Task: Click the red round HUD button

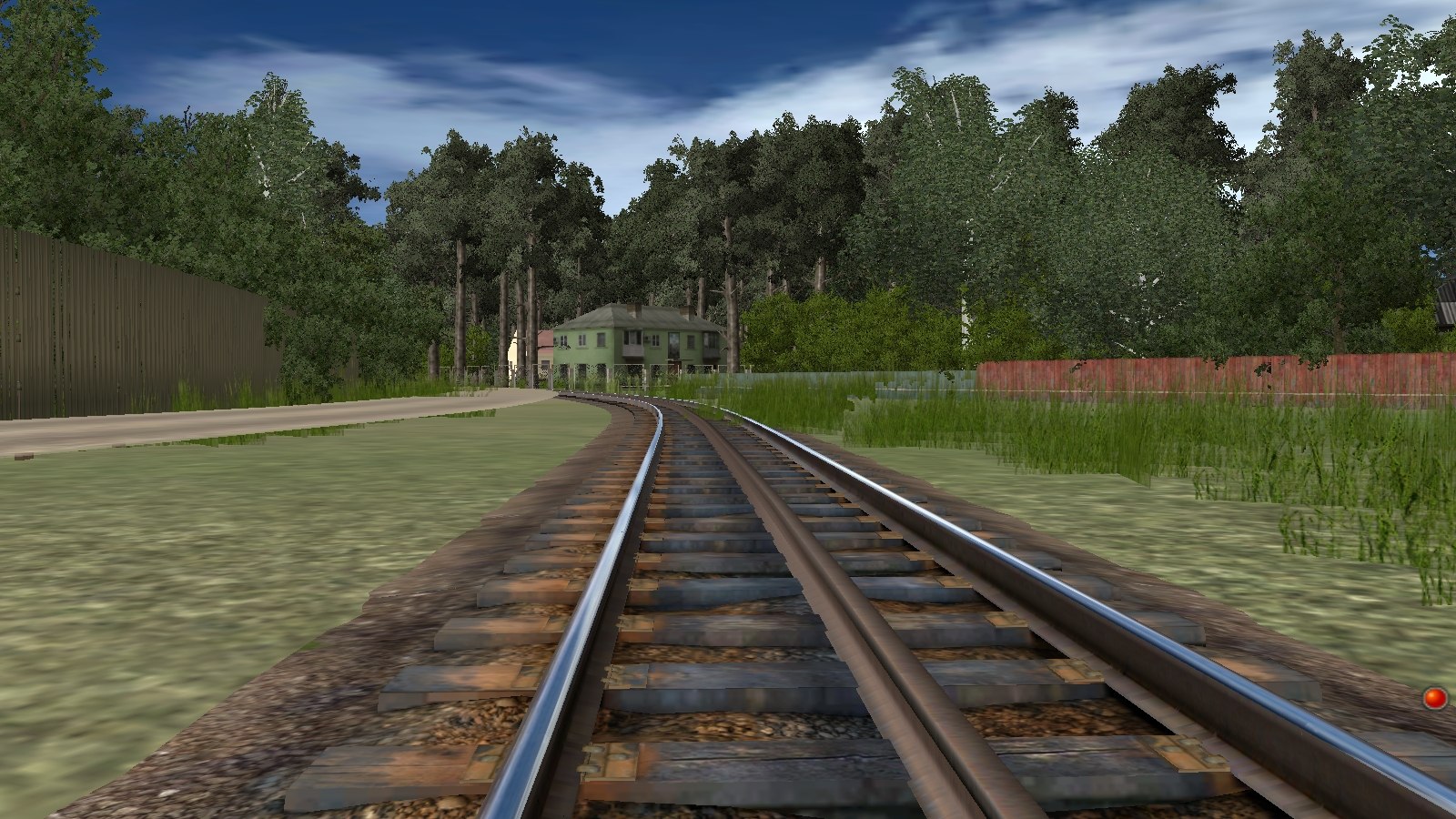Action: [x=1435, y=698]
